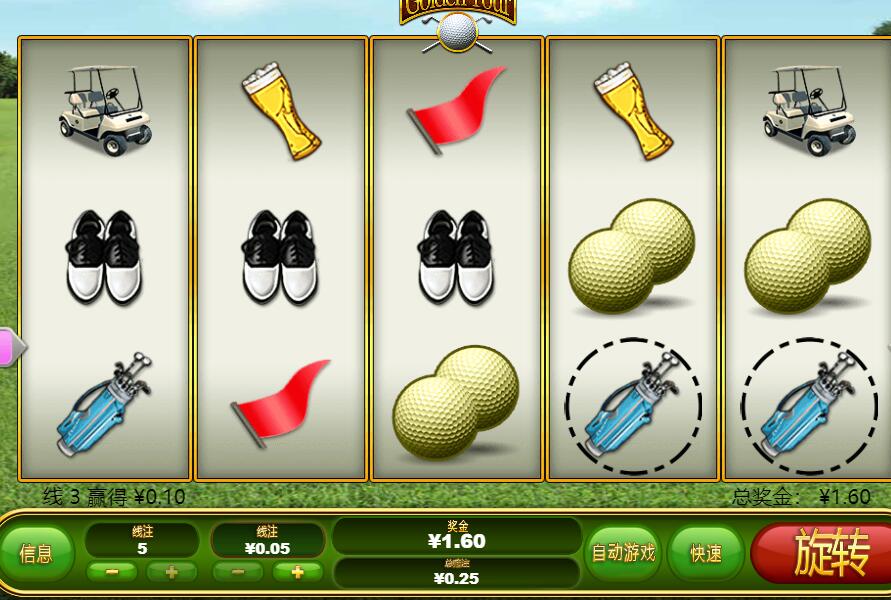Open the 信息 info button
The height and width of the screenshot is (600, 891).
(x=36, y=553)
